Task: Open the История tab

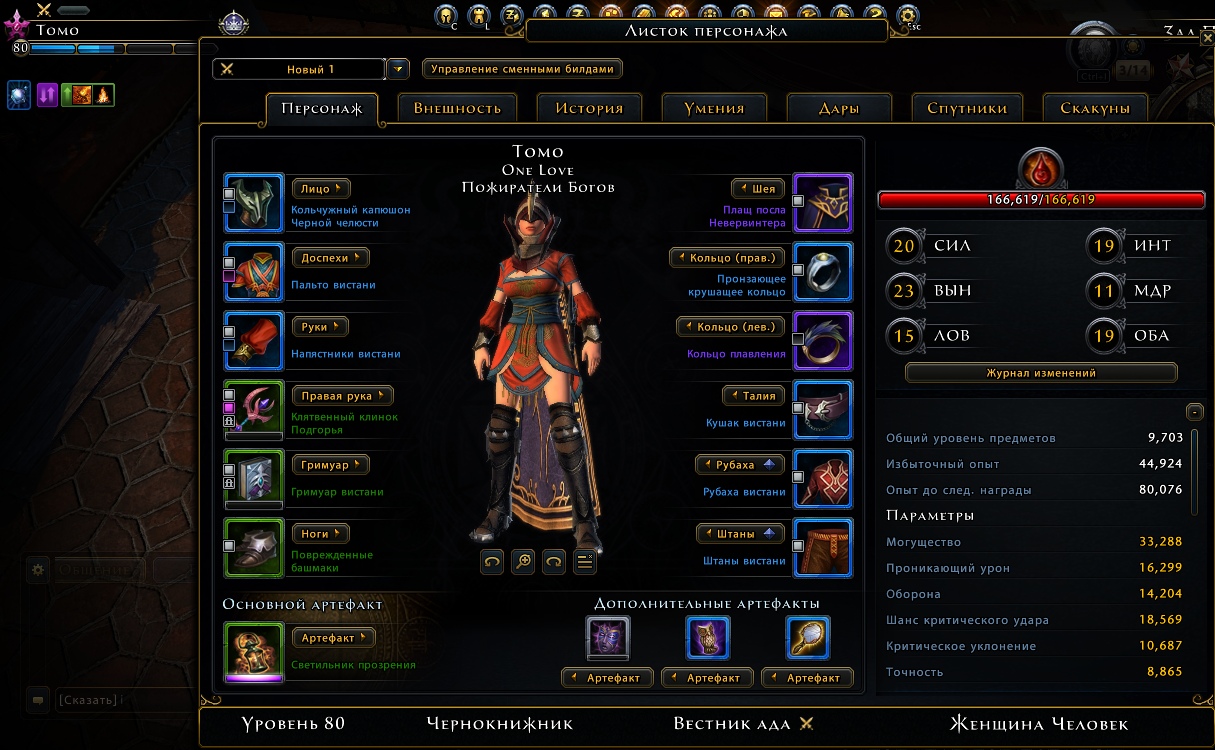Action: 590,108
